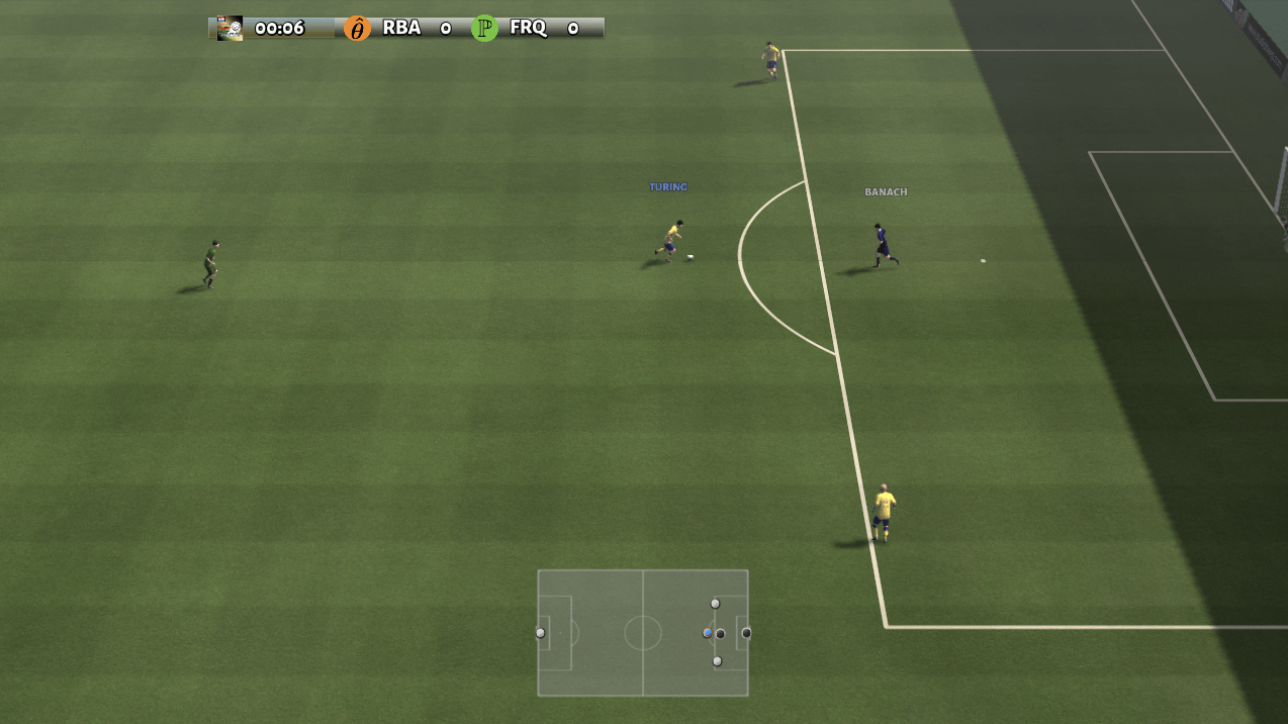
Task: Click the pitch radar minimap
Action: click(x=642, y=632)
